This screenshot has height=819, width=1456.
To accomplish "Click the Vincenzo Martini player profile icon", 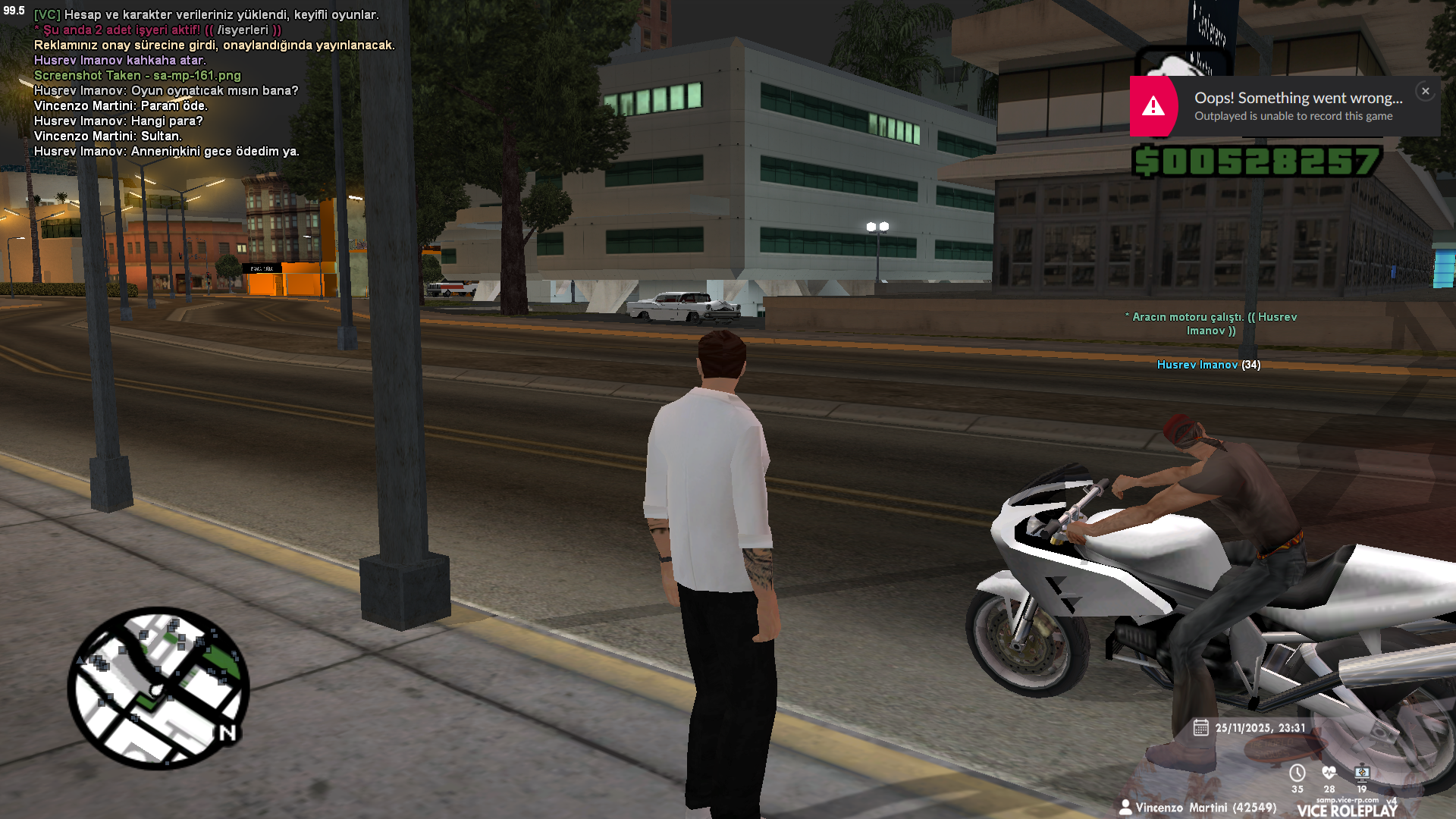I will tap(1125, 808).
